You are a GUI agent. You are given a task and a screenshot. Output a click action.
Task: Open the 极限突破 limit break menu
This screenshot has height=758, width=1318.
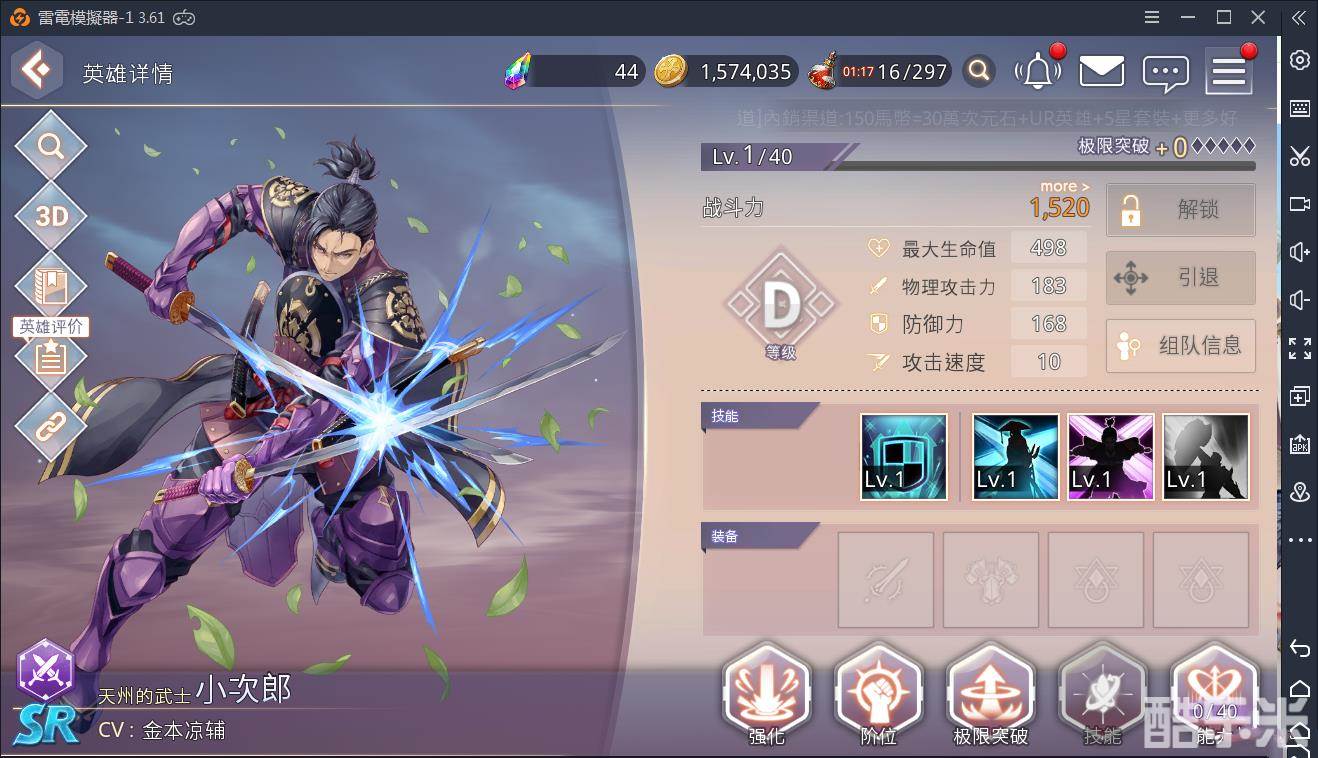pos(990,698)
